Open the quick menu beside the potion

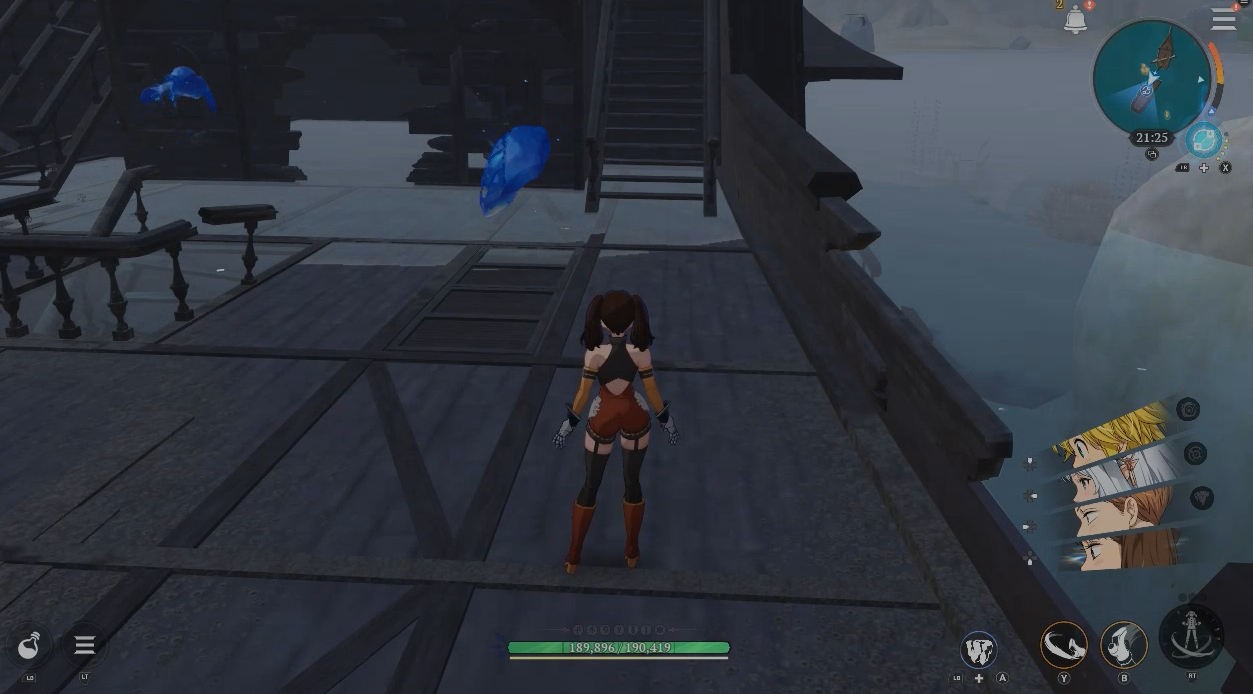click(x=84, y=645)
